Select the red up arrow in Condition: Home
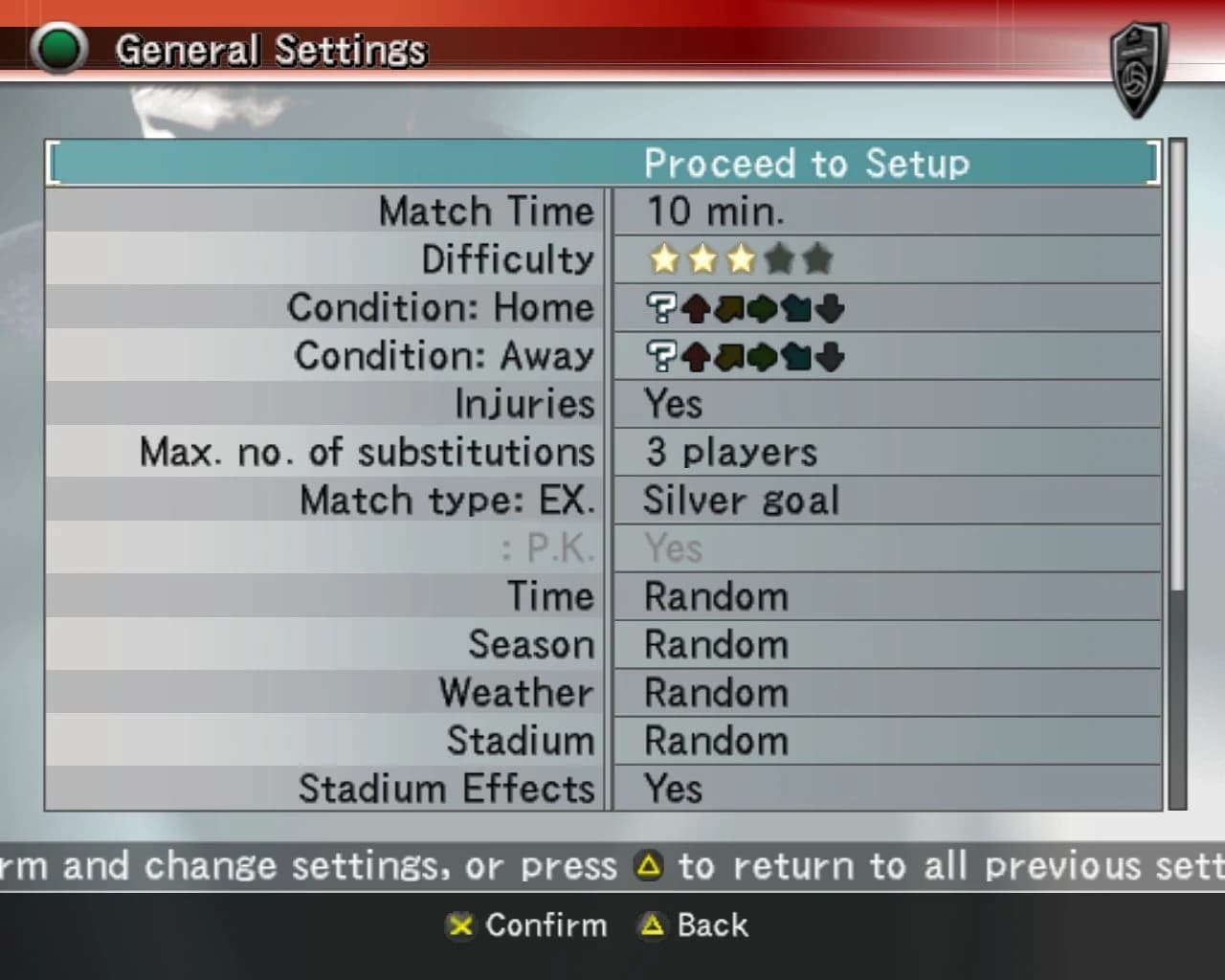The image size is (1225, 980). tap(696, 308)
